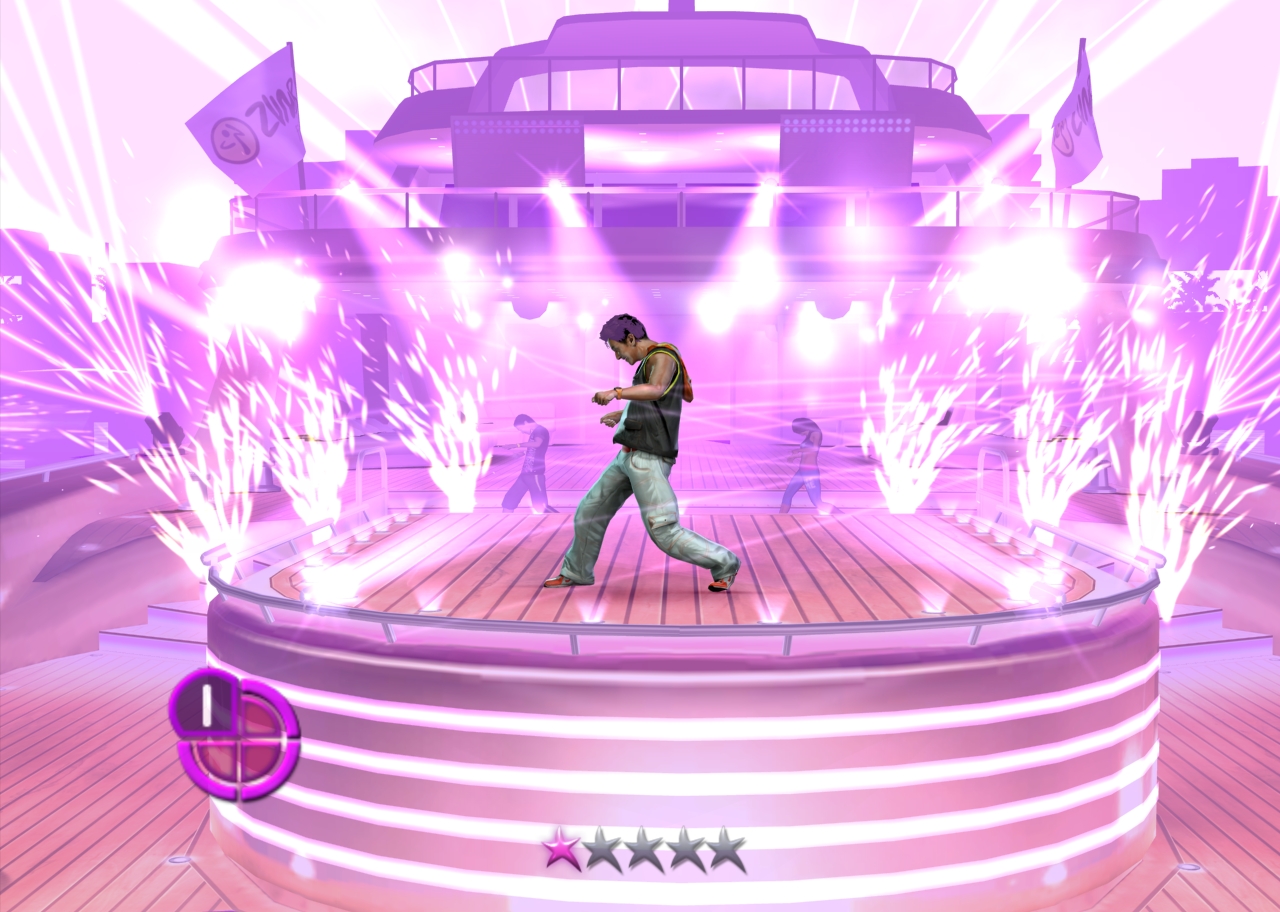Click the white marker inside the dark quadrant
This screenshot has height=912, width=1280.
pos(206,706)
